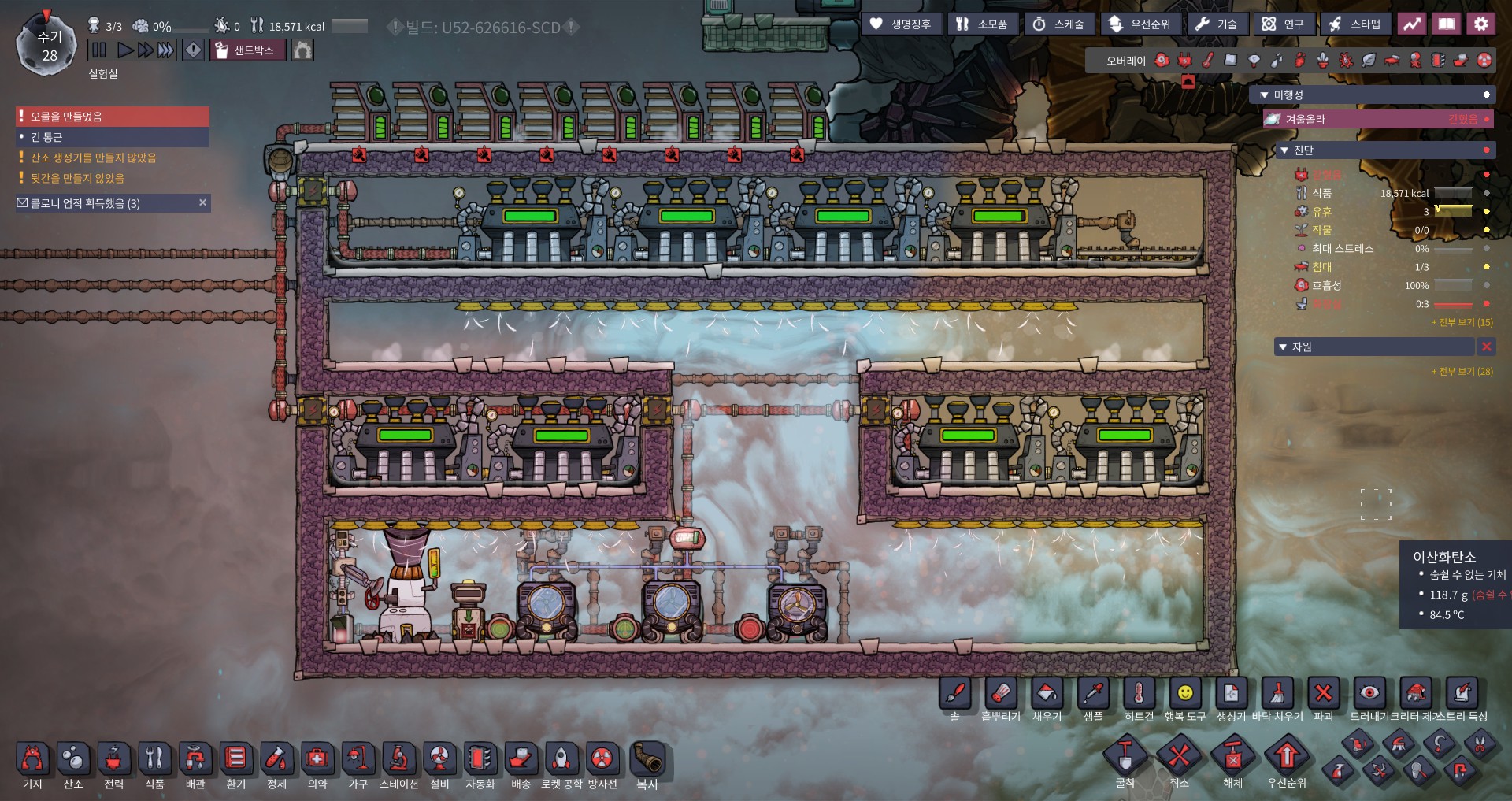Open the 연구 research menu
Viewport: 1512px width, 801px height.
(x=1283, y=24)
